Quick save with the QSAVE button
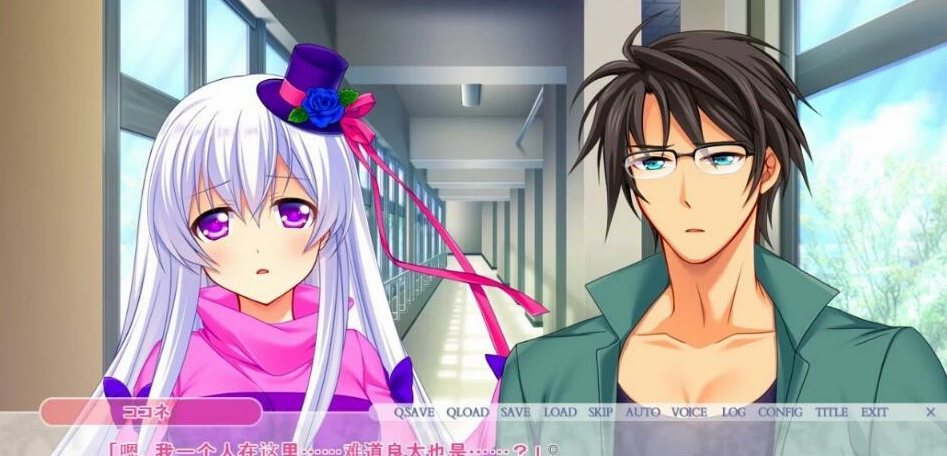This screenshot has height=456, width=947. (414, 412)
